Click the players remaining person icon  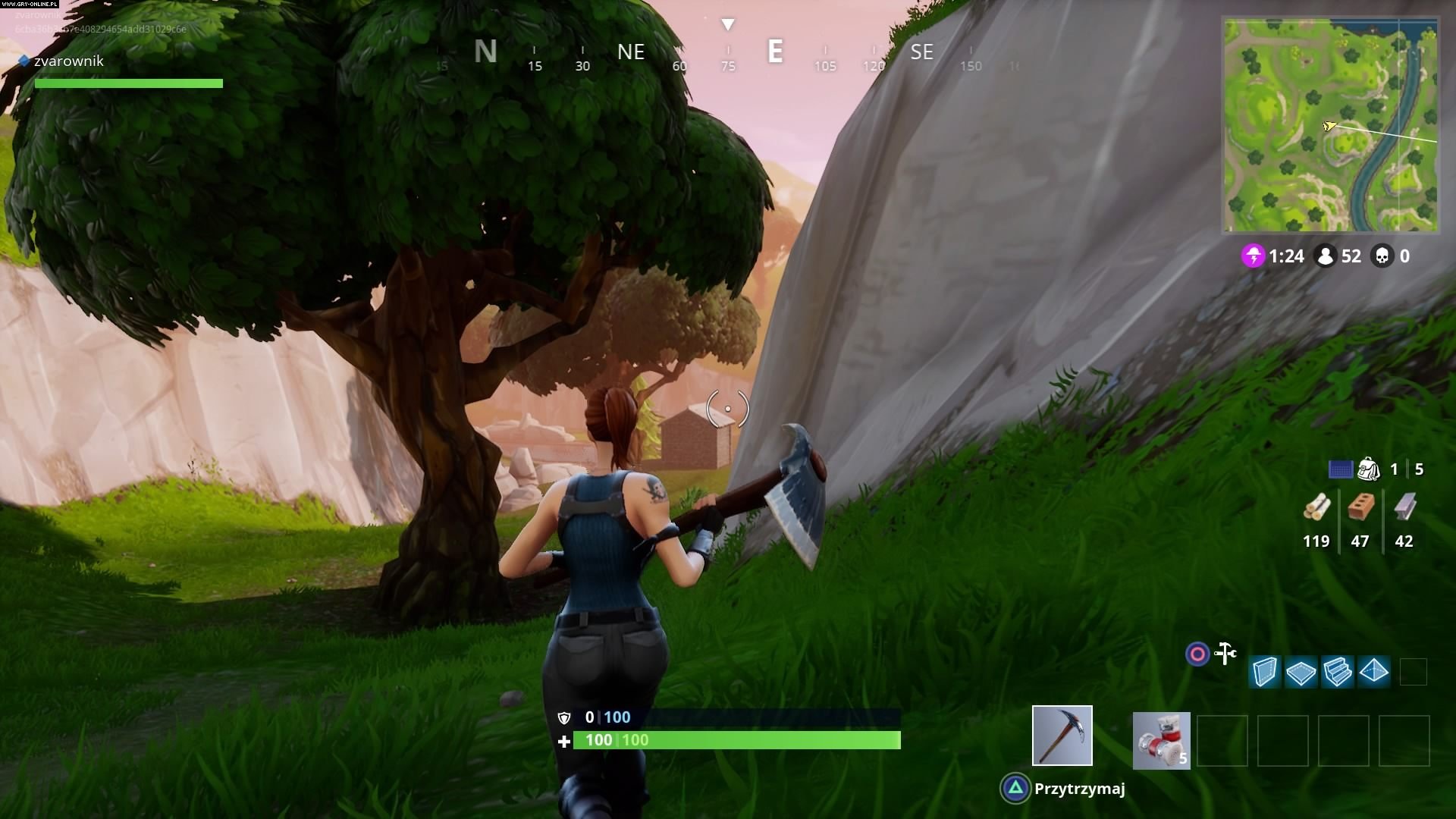[x=1326, y=256]
